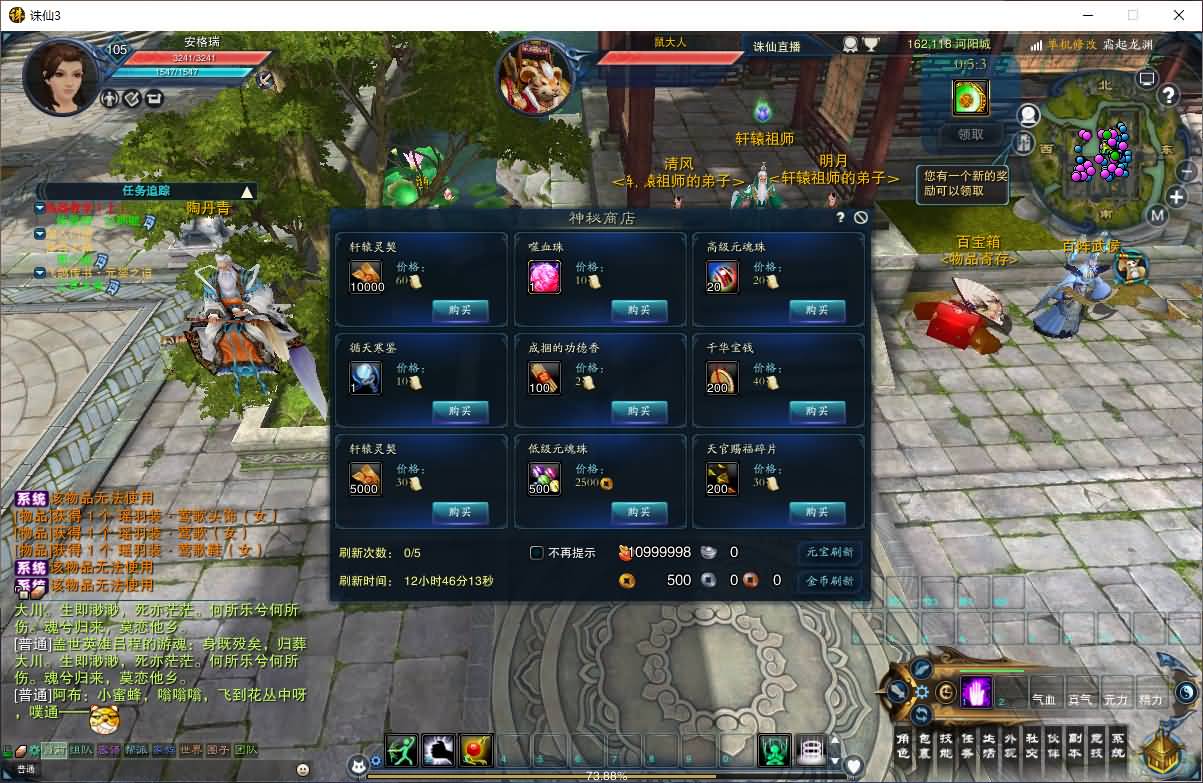This screenshot has height=783, width=1203.
Task: Open the full map with M button
Action: (x=1157, y=215)
